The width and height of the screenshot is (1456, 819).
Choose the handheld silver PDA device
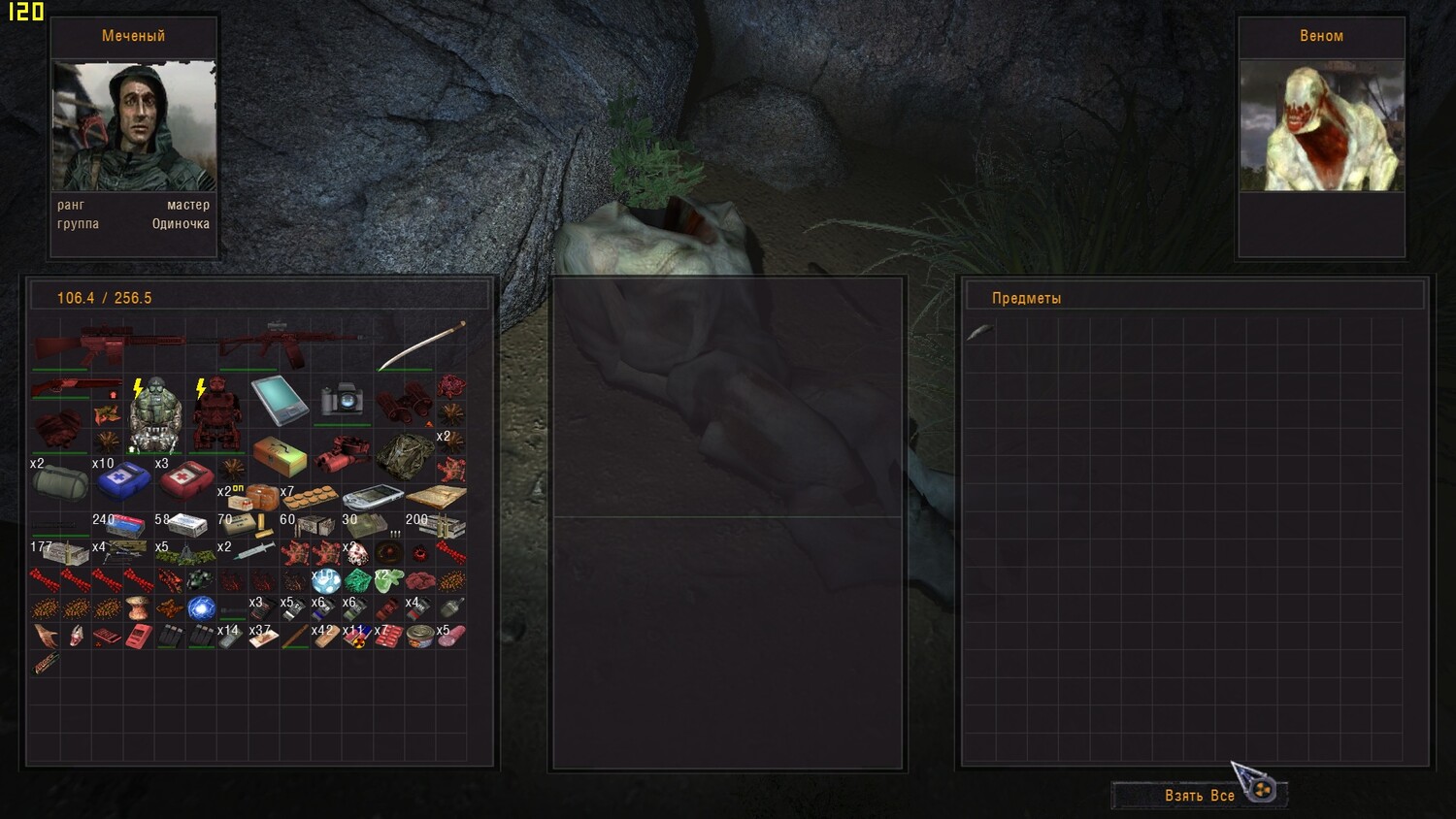(373, 498)
